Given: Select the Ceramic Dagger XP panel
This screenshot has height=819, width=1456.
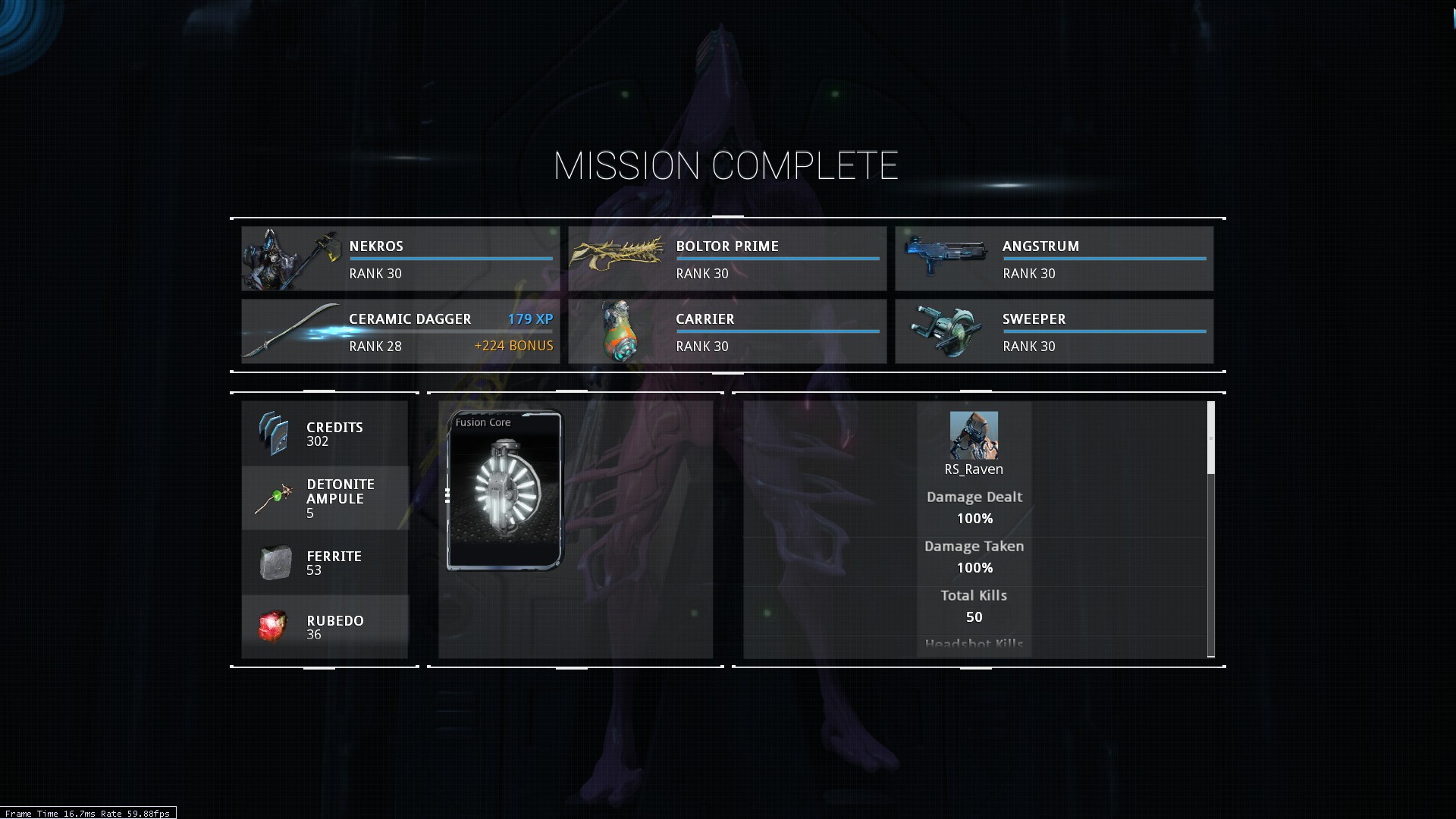Looking at the screenshot, I should pyautogui.click(x=400, y=331).
